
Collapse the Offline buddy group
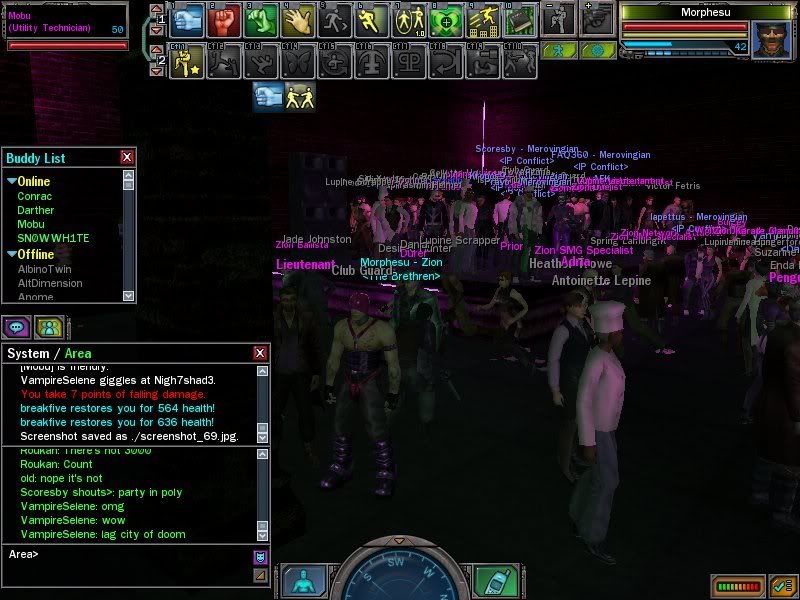11,254
